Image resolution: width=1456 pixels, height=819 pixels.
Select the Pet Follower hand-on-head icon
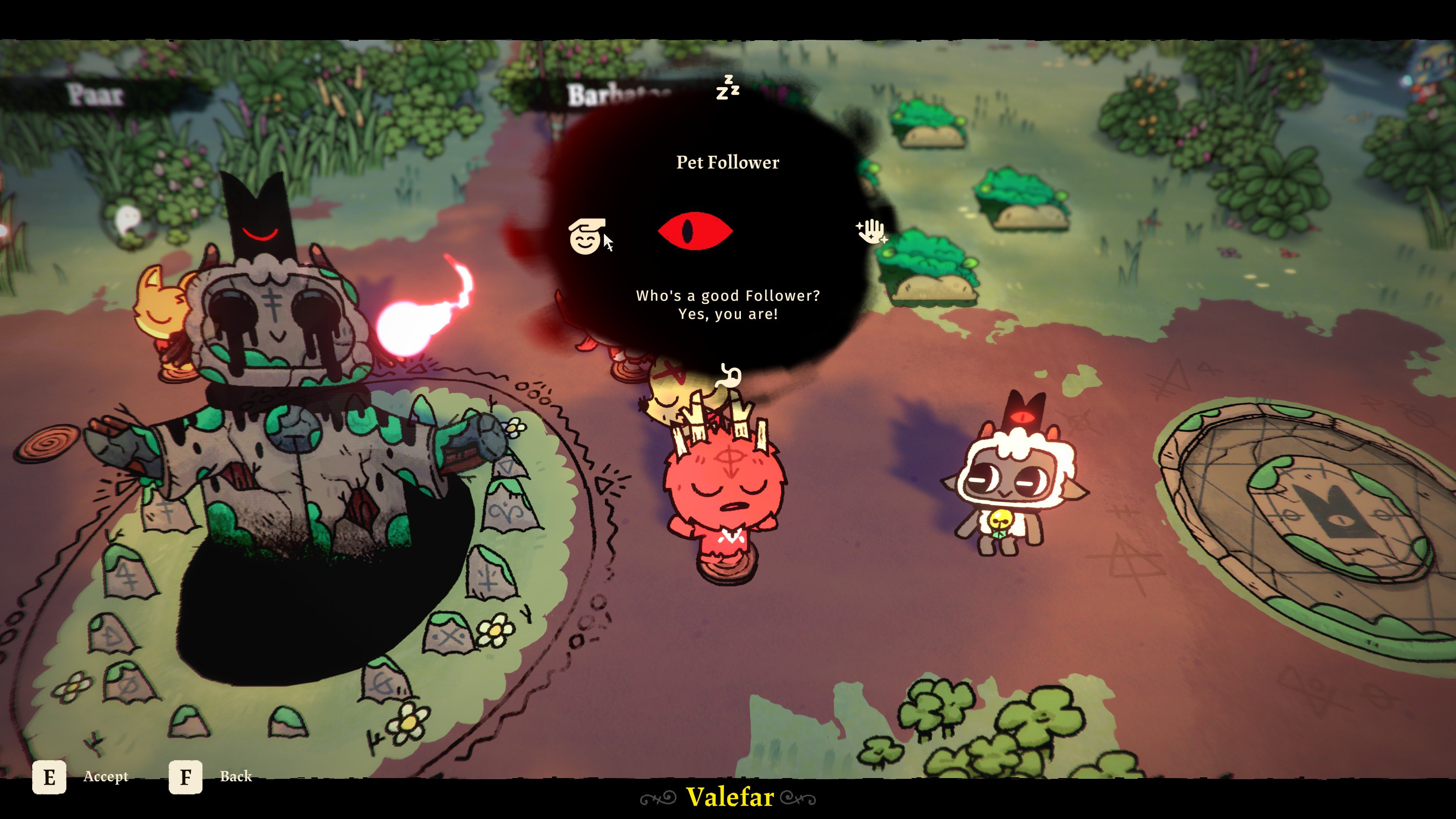[585, 236]
